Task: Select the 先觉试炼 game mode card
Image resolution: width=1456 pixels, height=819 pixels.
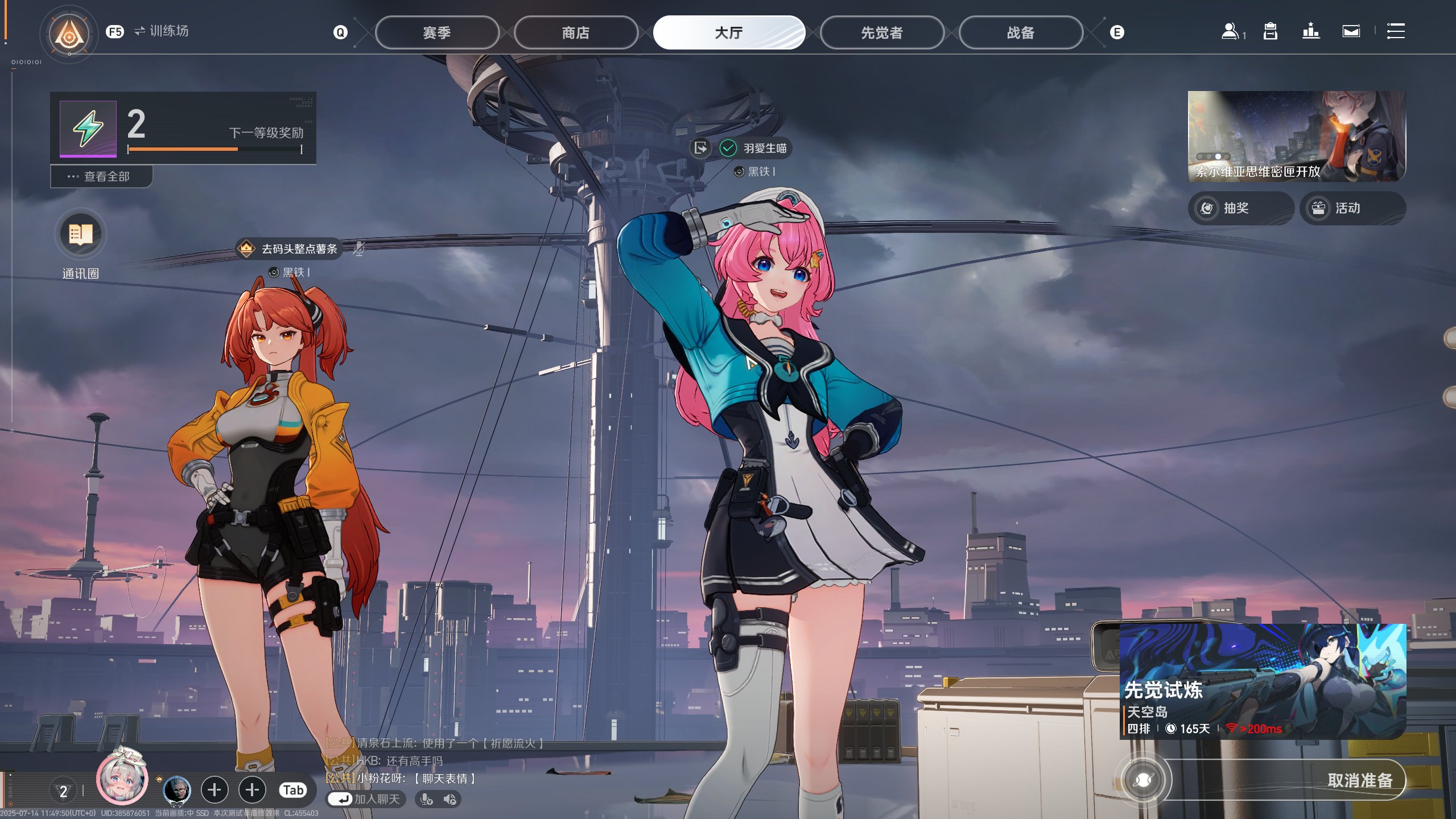Action: point(1262,681)
